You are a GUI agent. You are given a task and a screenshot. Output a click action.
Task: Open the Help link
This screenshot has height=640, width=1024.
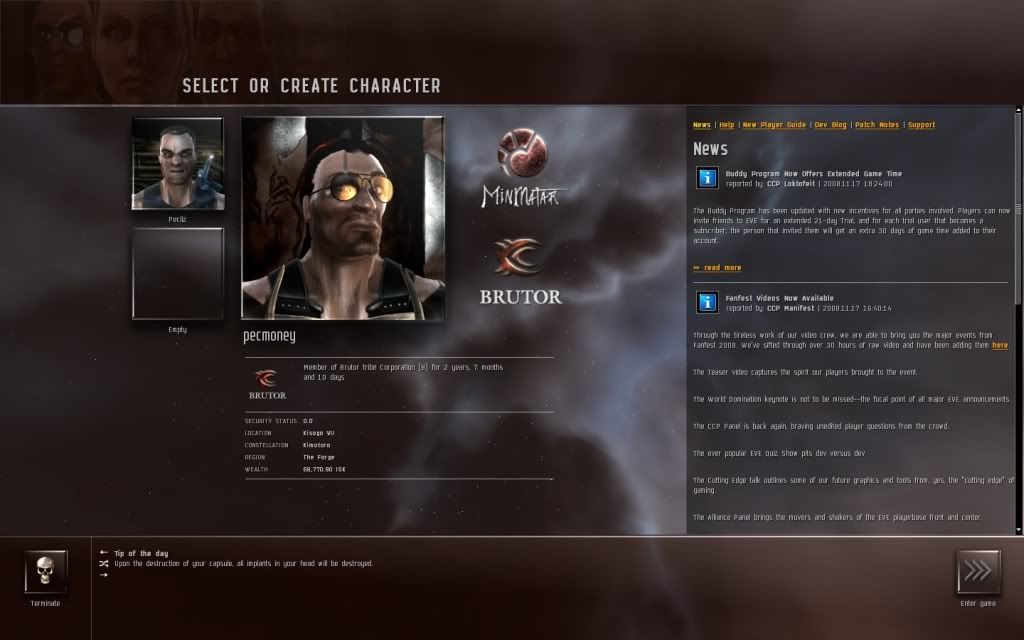click(727, 125)
